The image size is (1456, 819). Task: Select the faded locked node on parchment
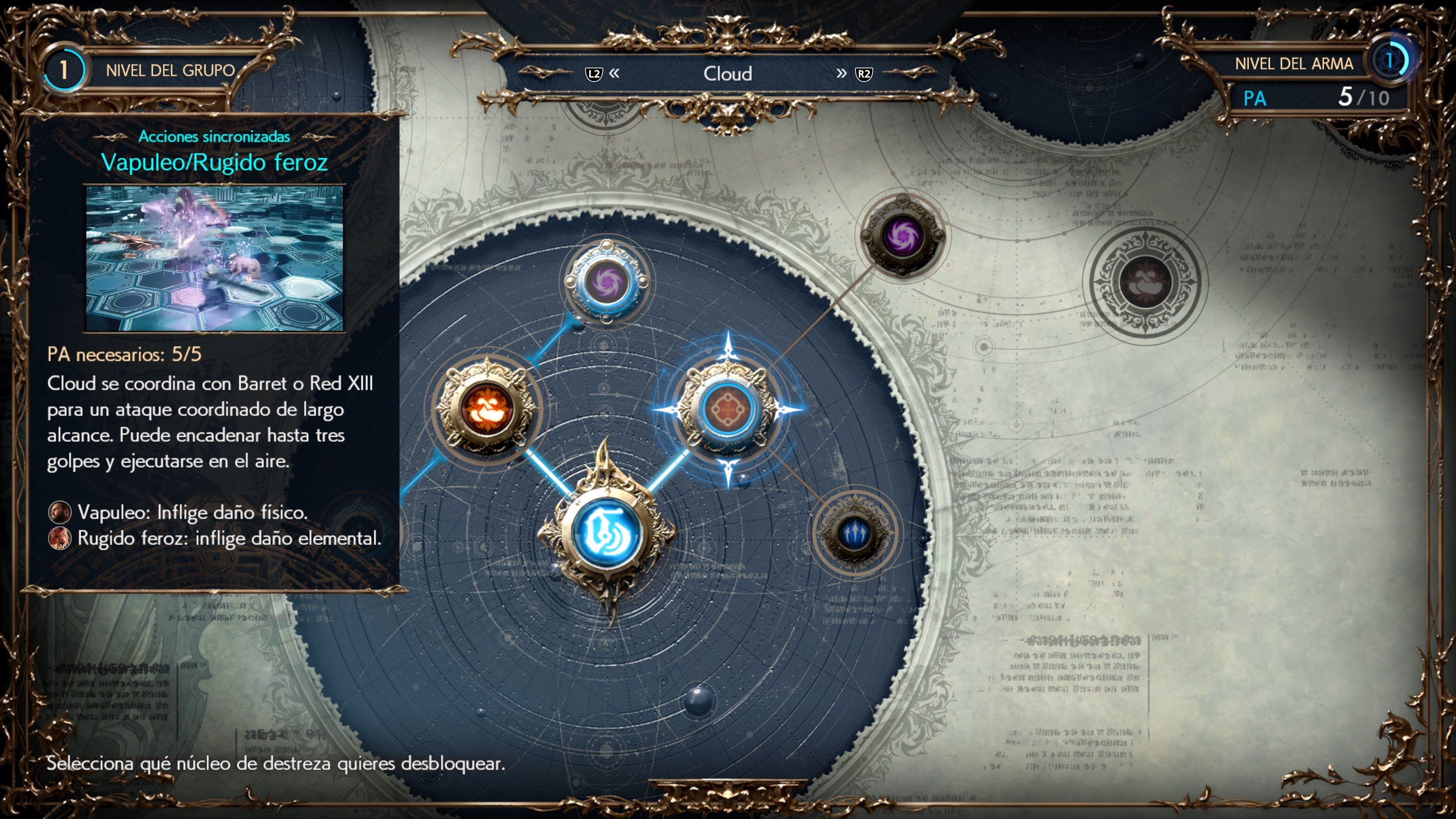1145,282
